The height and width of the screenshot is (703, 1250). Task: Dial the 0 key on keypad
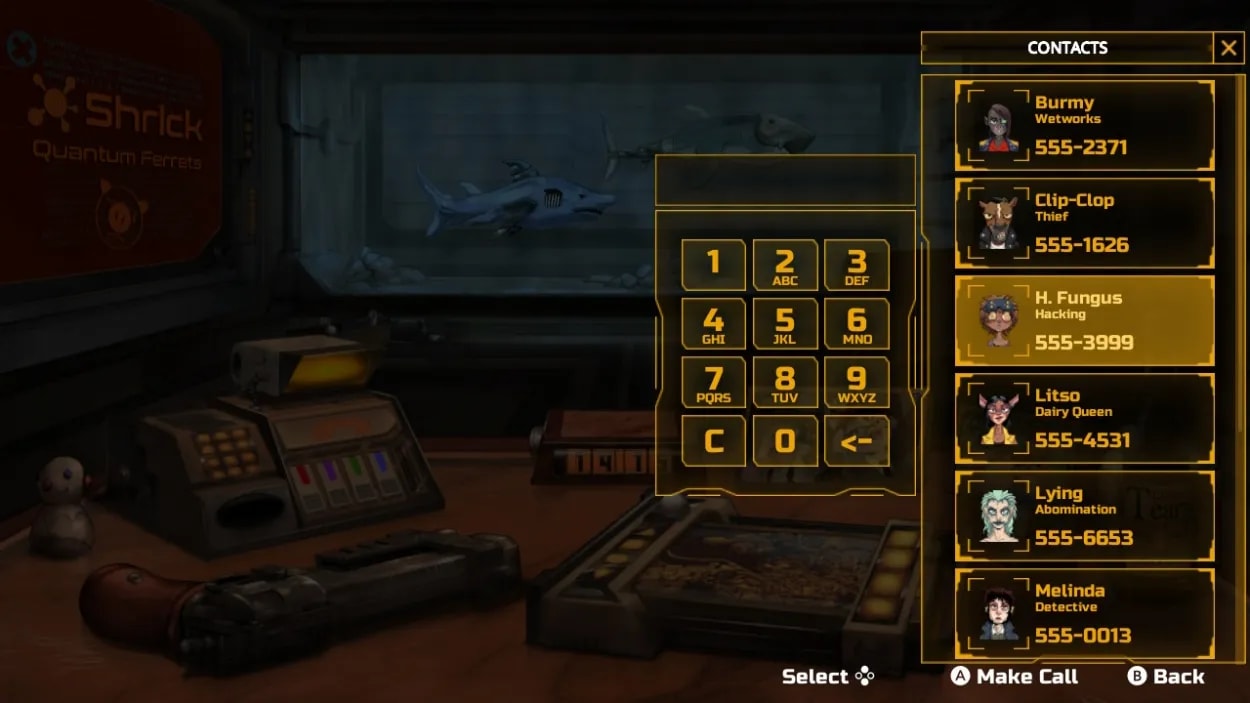click(x=785, y=441)
